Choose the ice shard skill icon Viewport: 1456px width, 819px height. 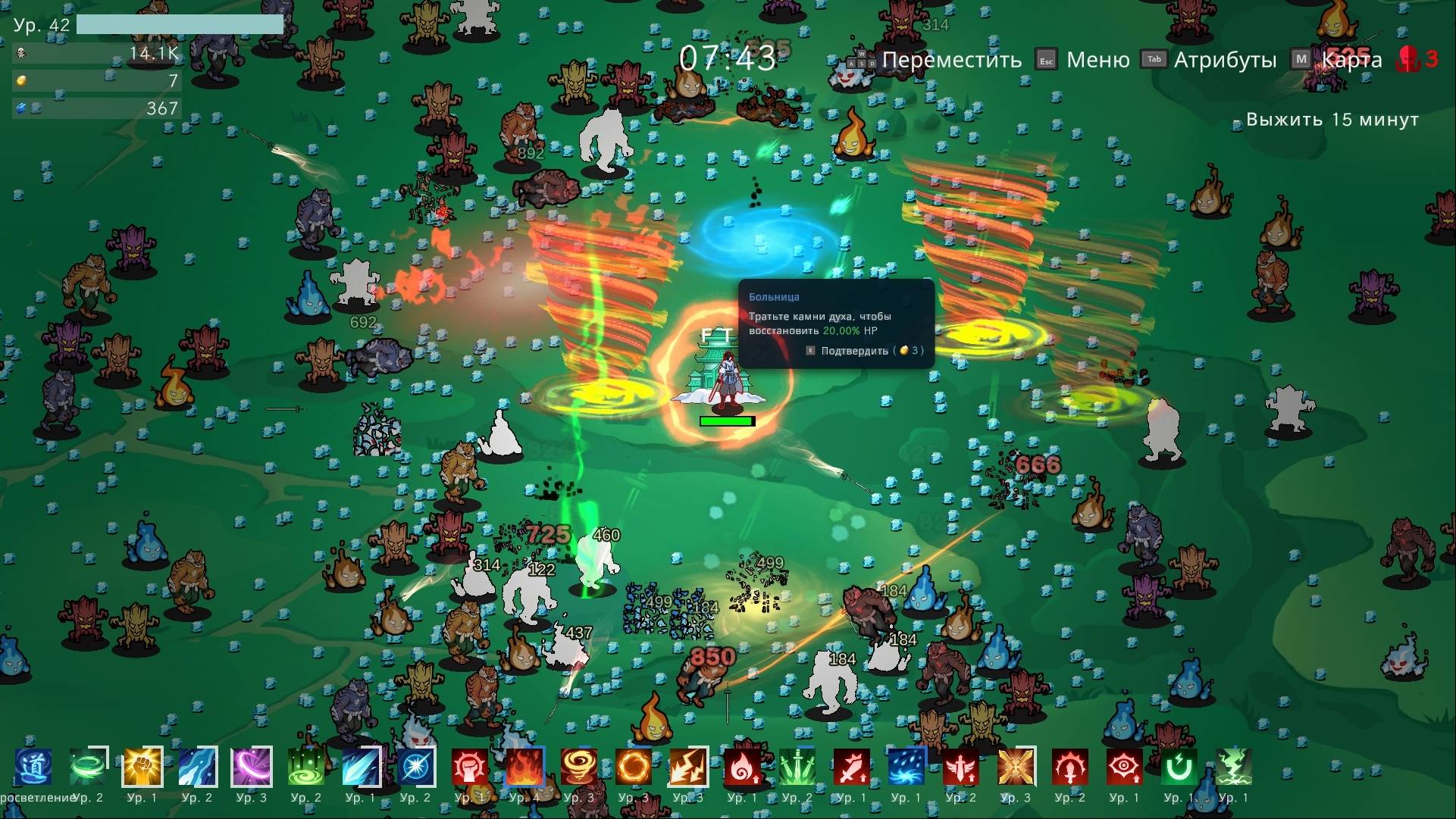pos(361,767)
